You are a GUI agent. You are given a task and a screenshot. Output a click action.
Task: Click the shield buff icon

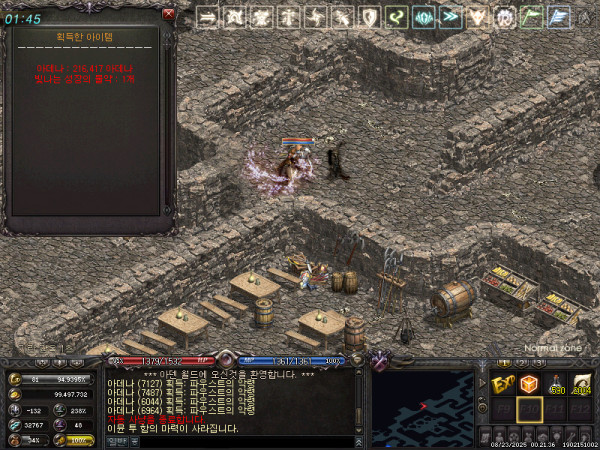coord(370,16)
